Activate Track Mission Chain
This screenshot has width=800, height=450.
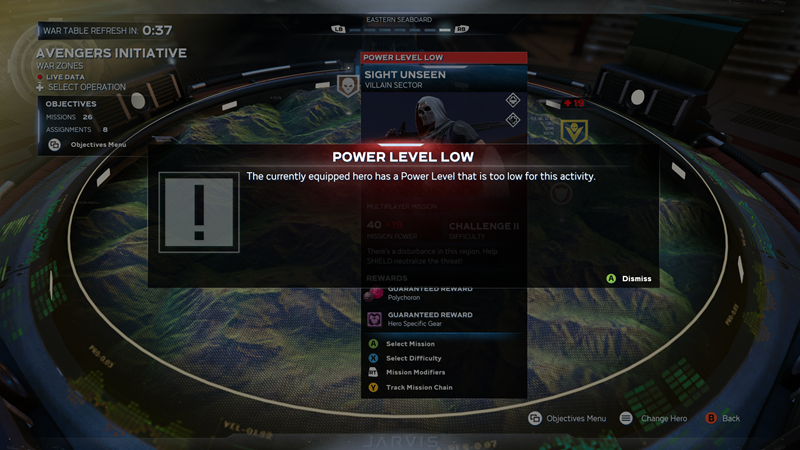coord(419,387)
